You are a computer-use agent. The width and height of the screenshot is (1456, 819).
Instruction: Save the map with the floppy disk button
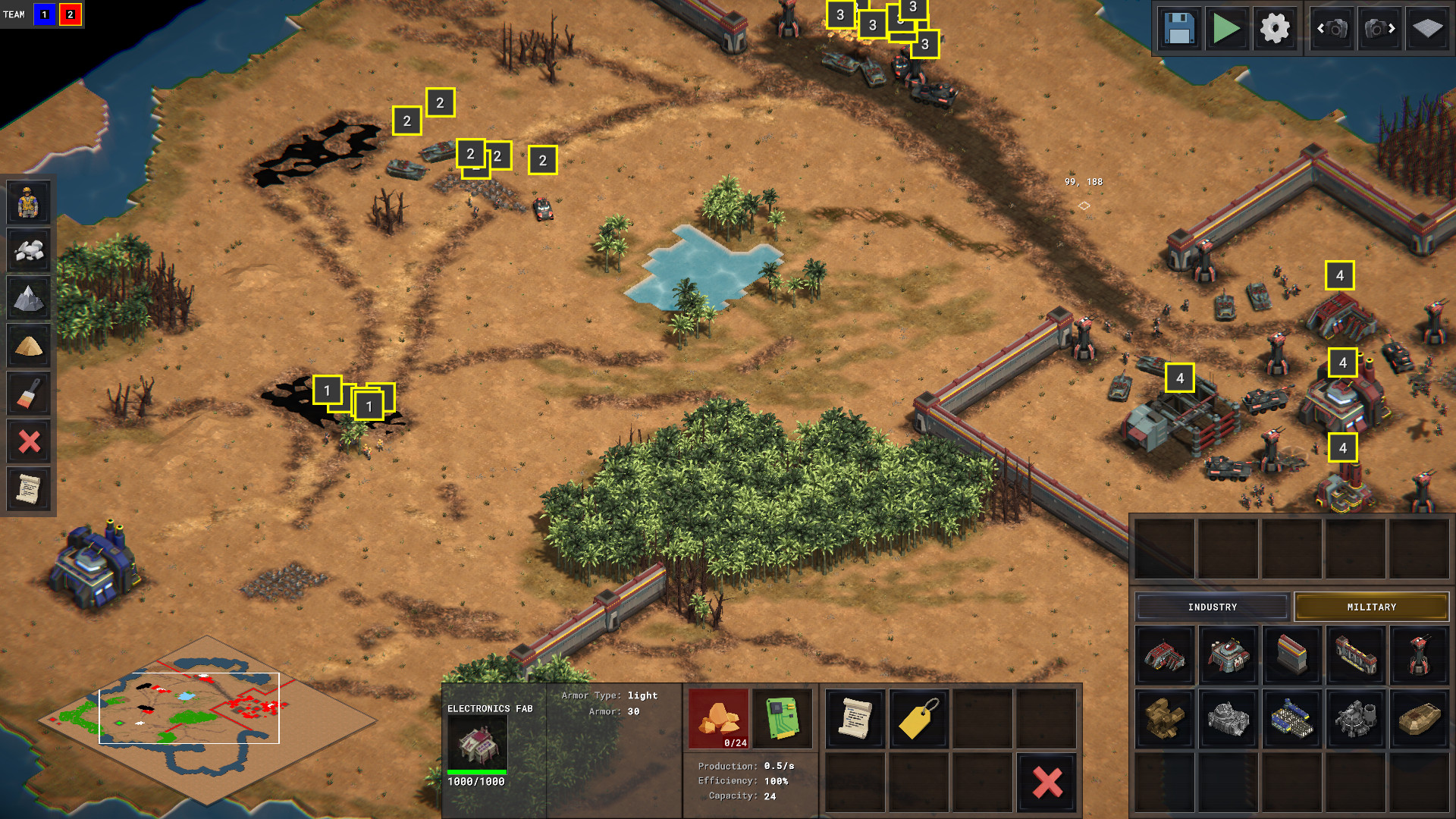coord(1179,29)
